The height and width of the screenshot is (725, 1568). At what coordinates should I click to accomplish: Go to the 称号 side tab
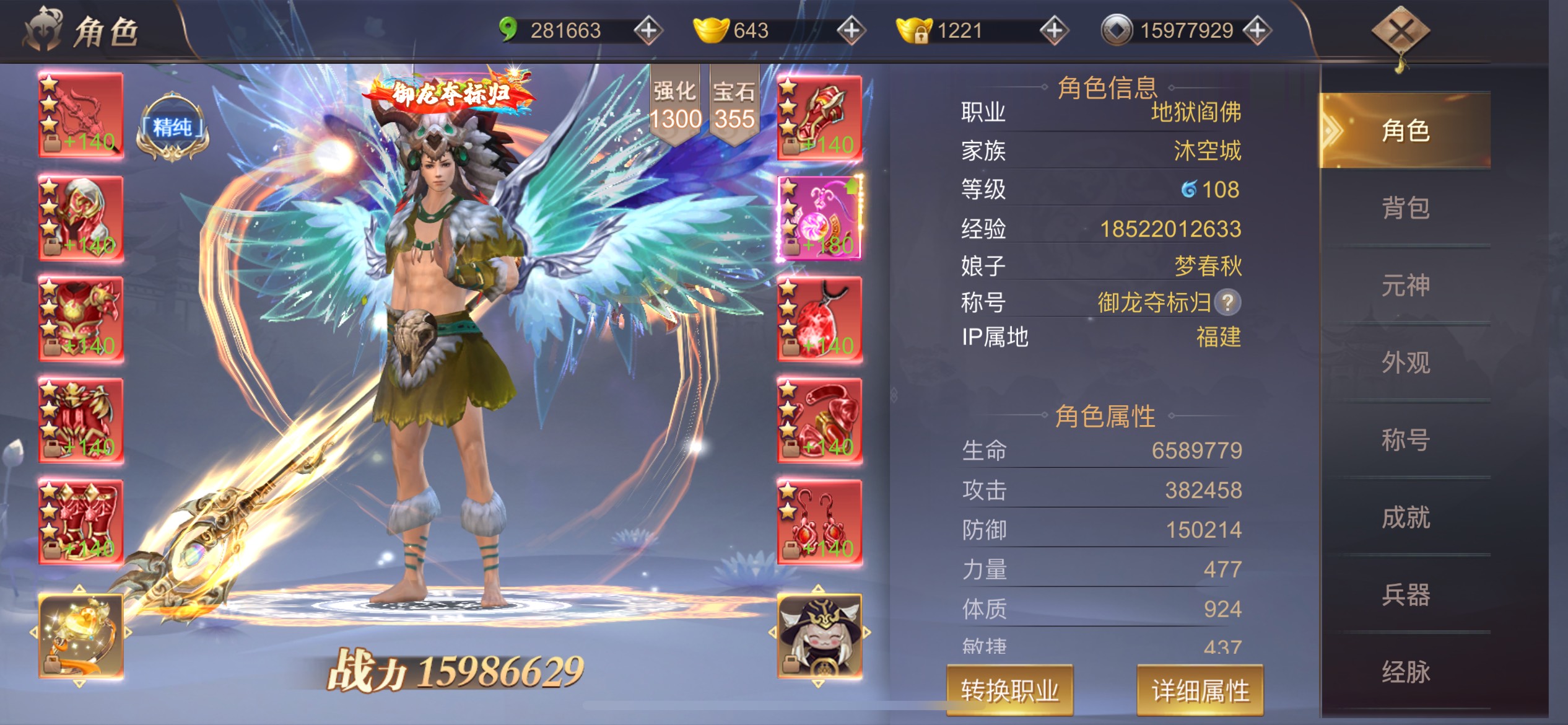click(x=1405, y=440)
